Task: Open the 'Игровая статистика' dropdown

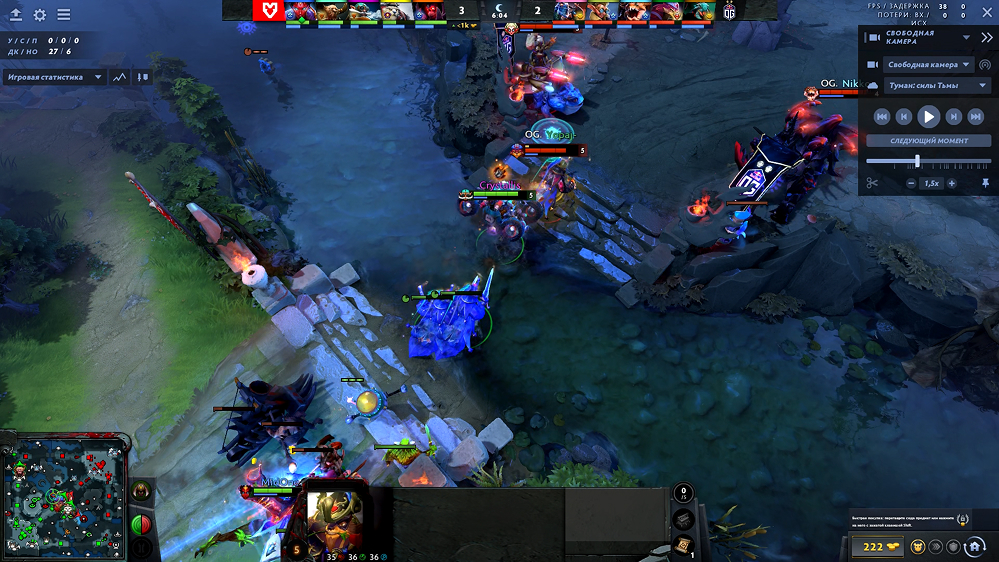Action: (x=55, y=77)
